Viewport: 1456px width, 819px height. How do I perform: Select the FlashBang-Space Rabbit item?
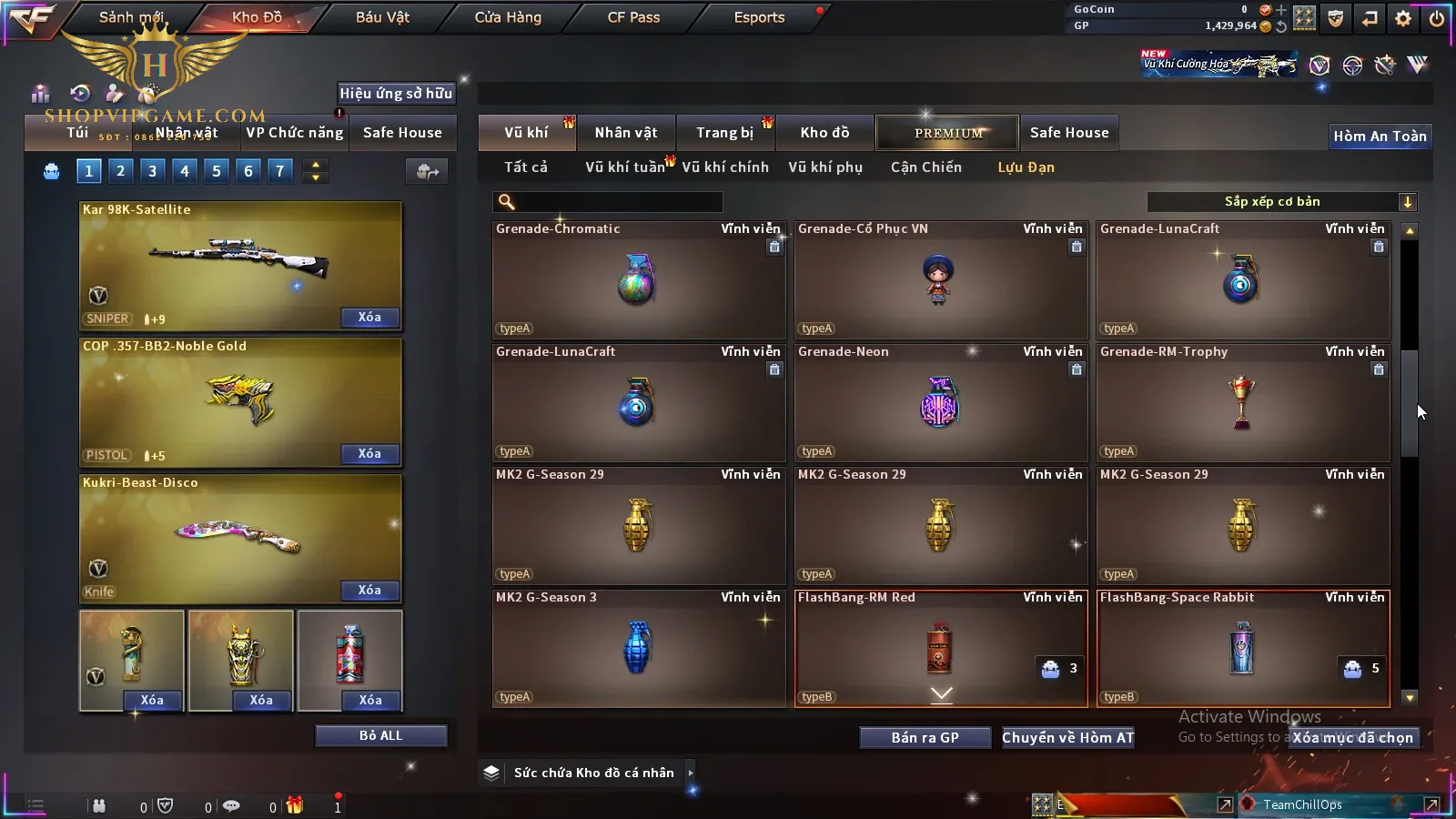click(x=1242, y=649)
